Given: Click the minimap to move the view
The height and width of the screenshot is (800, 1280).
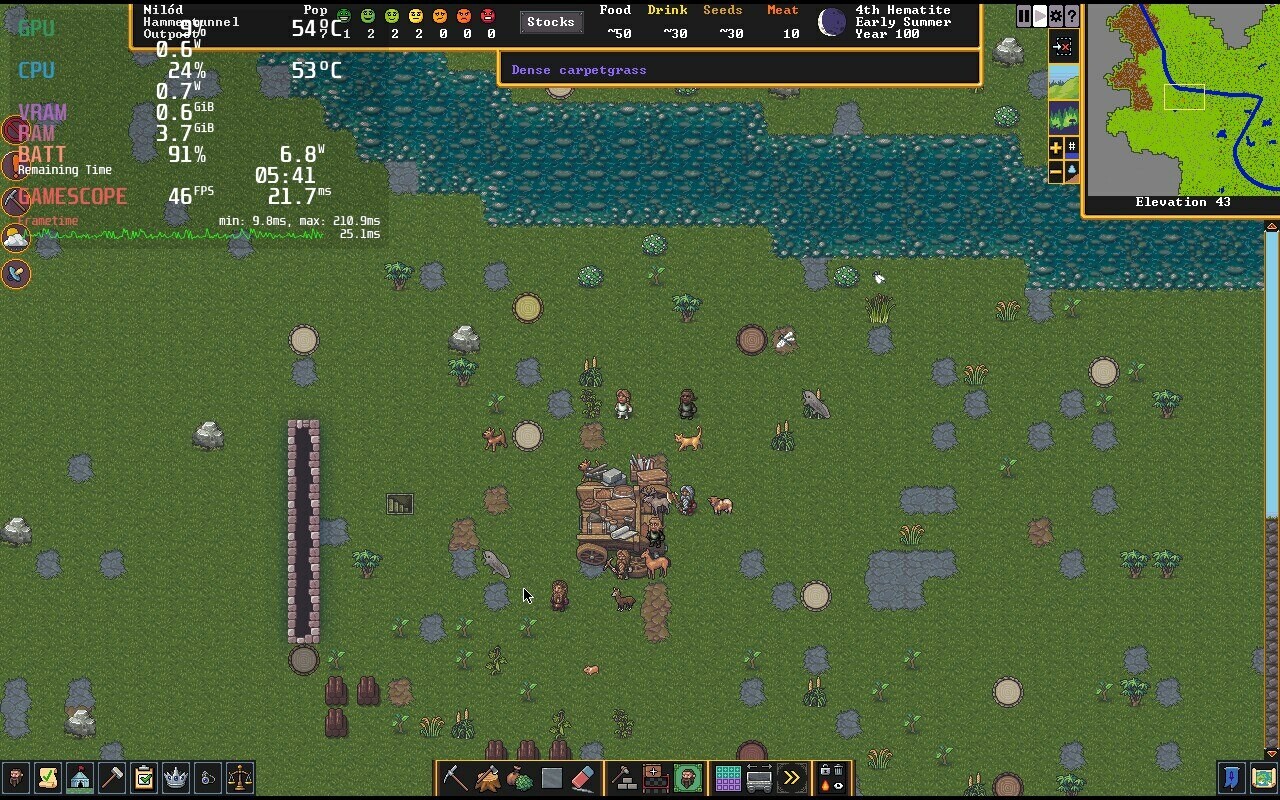Looking at the screenshot, I should [x=1182, y=100].
